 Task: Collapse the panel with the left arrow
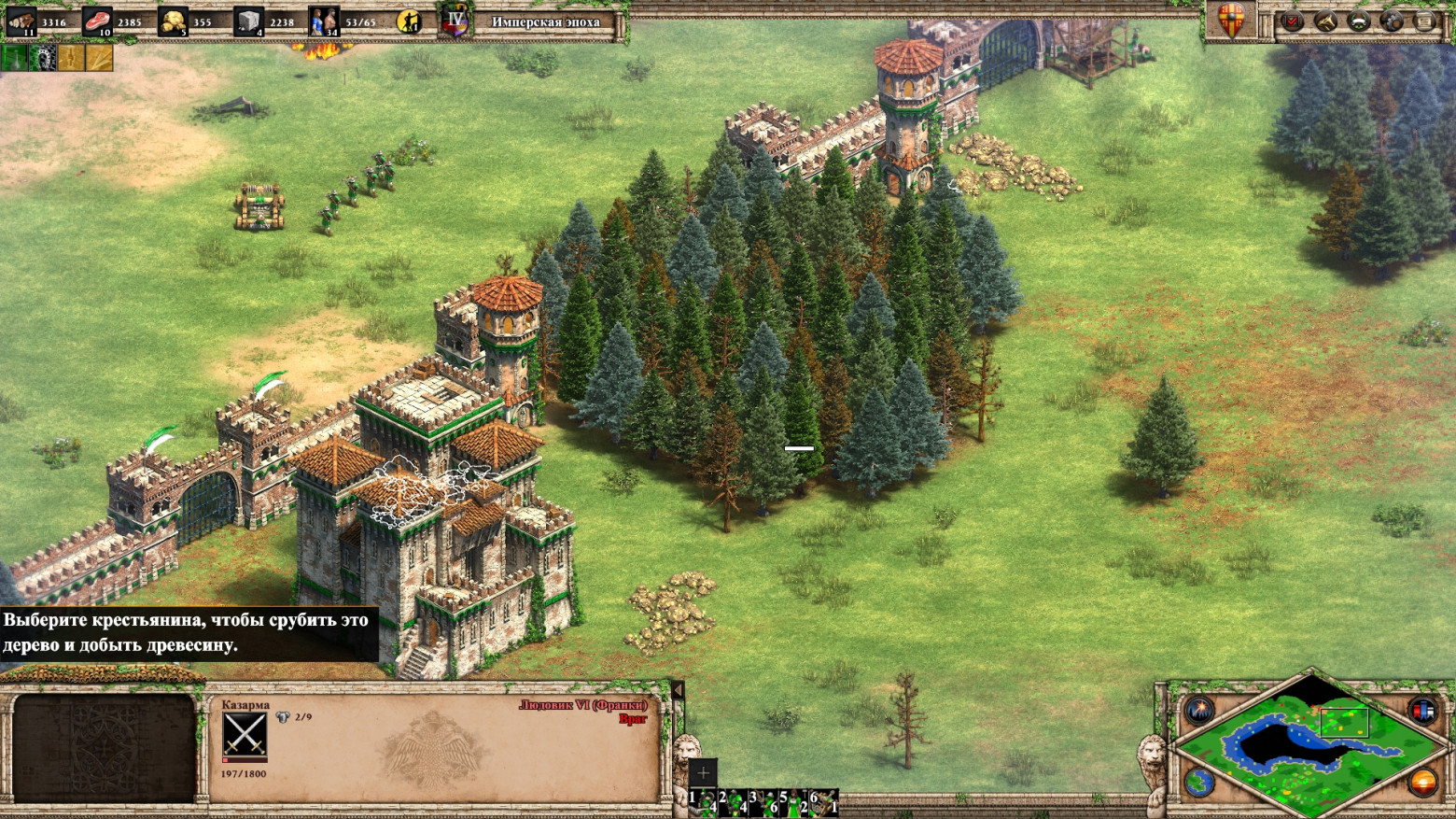pos(679,690)
